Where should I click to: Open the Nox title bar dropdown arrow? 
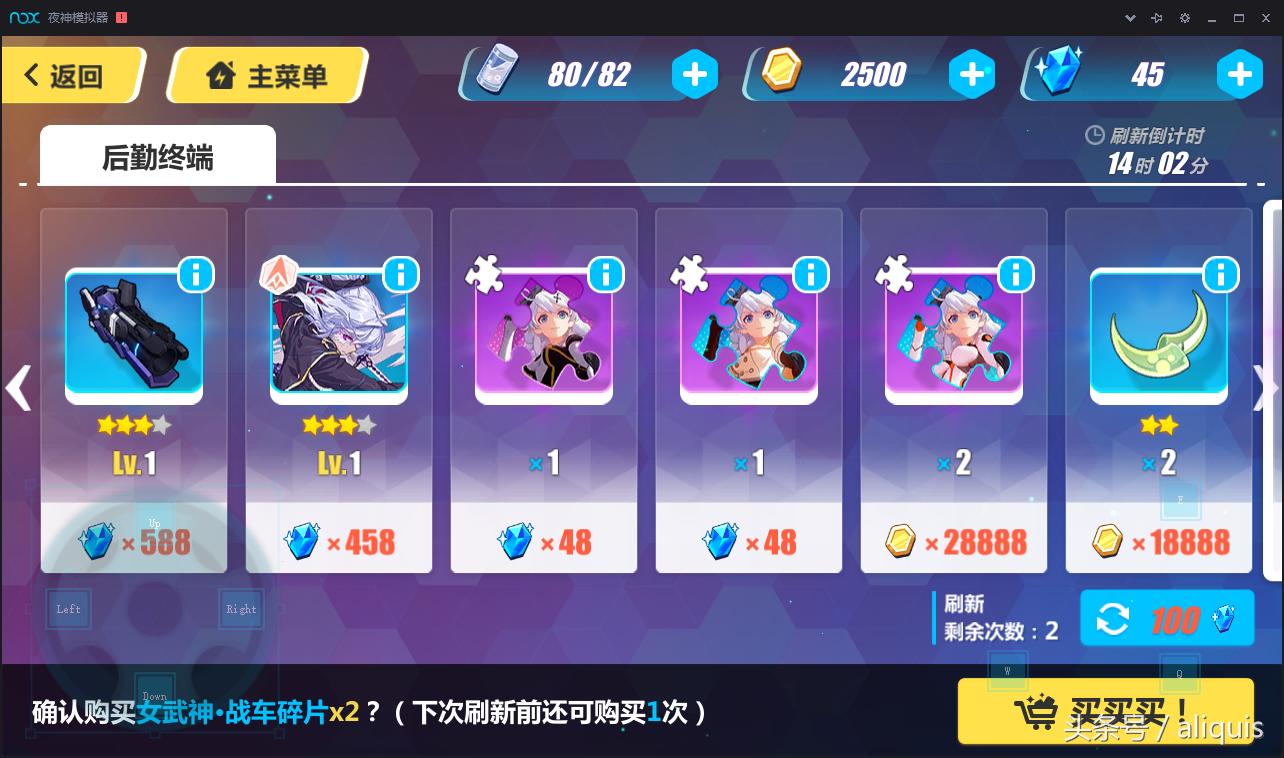(1131, 17)
